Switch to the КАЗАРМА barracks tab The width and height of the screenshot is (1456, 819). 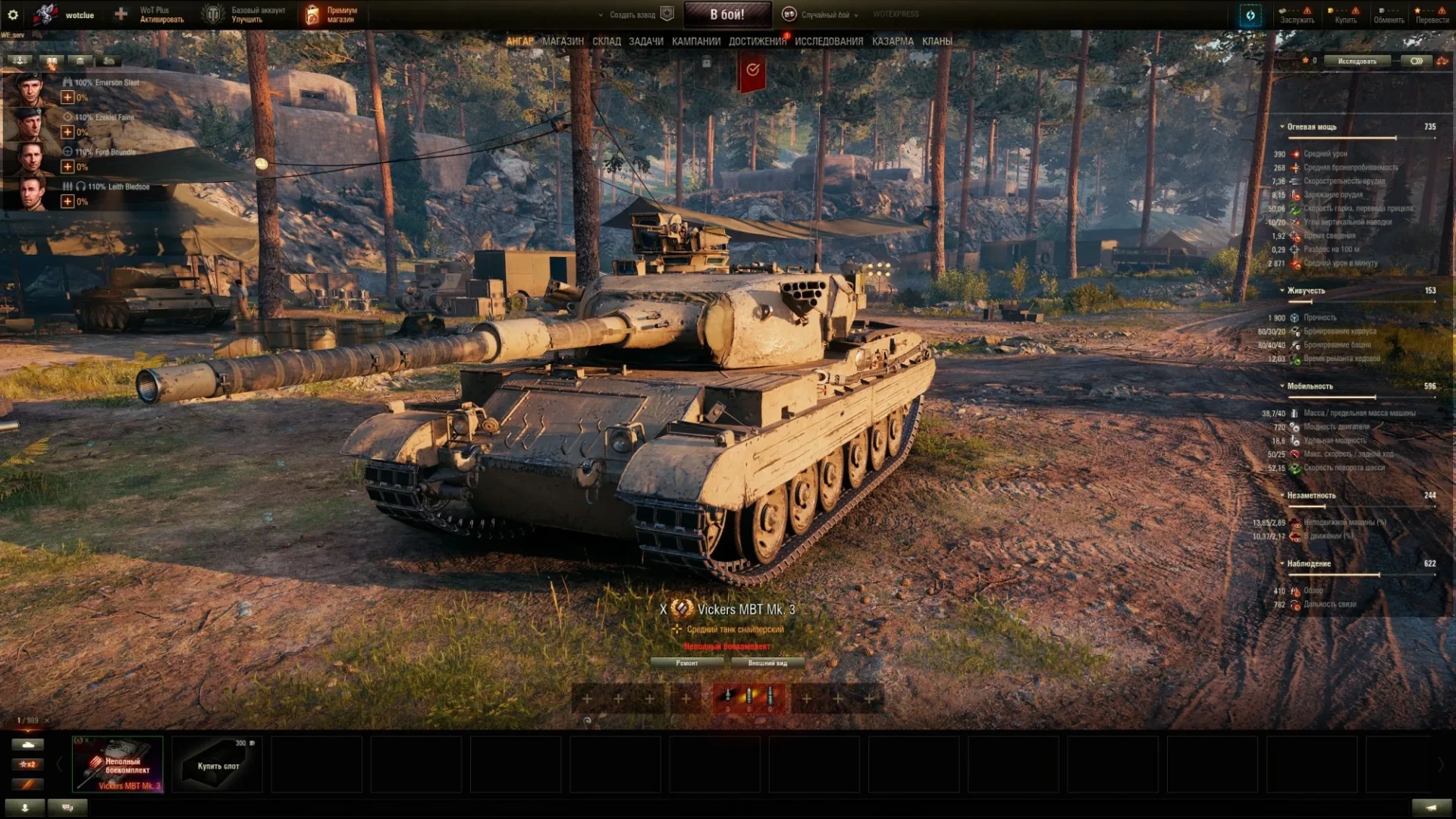point(892,42)
